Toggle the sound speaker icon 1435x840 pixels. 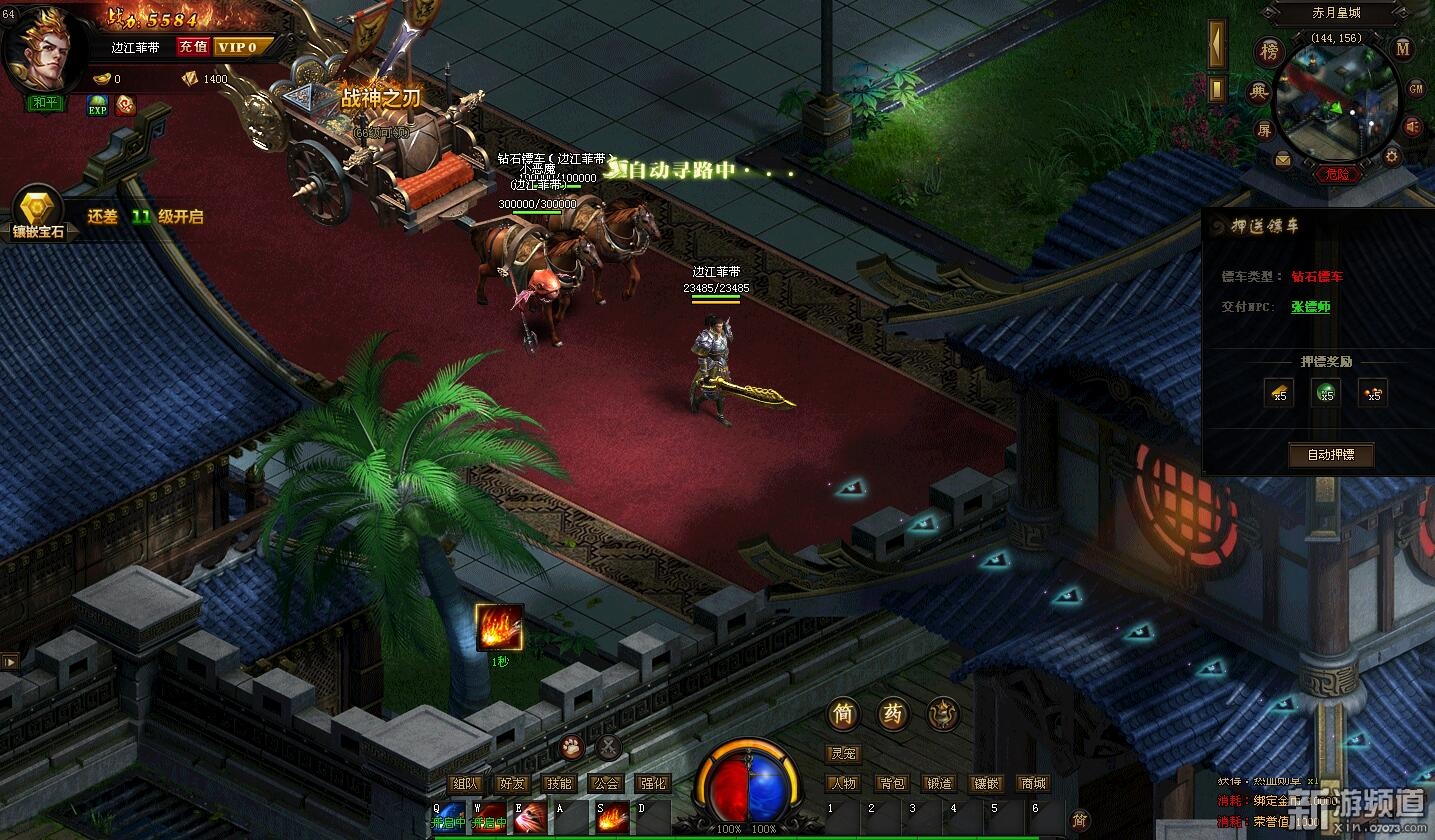click(x=1412, y=127)
